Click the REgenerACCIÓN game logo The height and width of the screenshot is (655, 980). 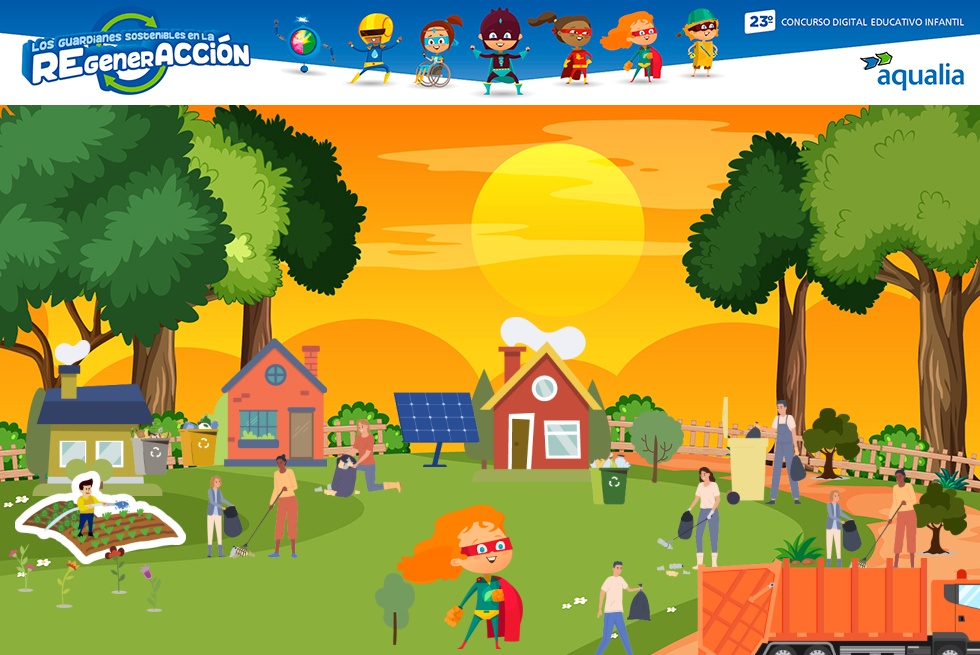135,56
